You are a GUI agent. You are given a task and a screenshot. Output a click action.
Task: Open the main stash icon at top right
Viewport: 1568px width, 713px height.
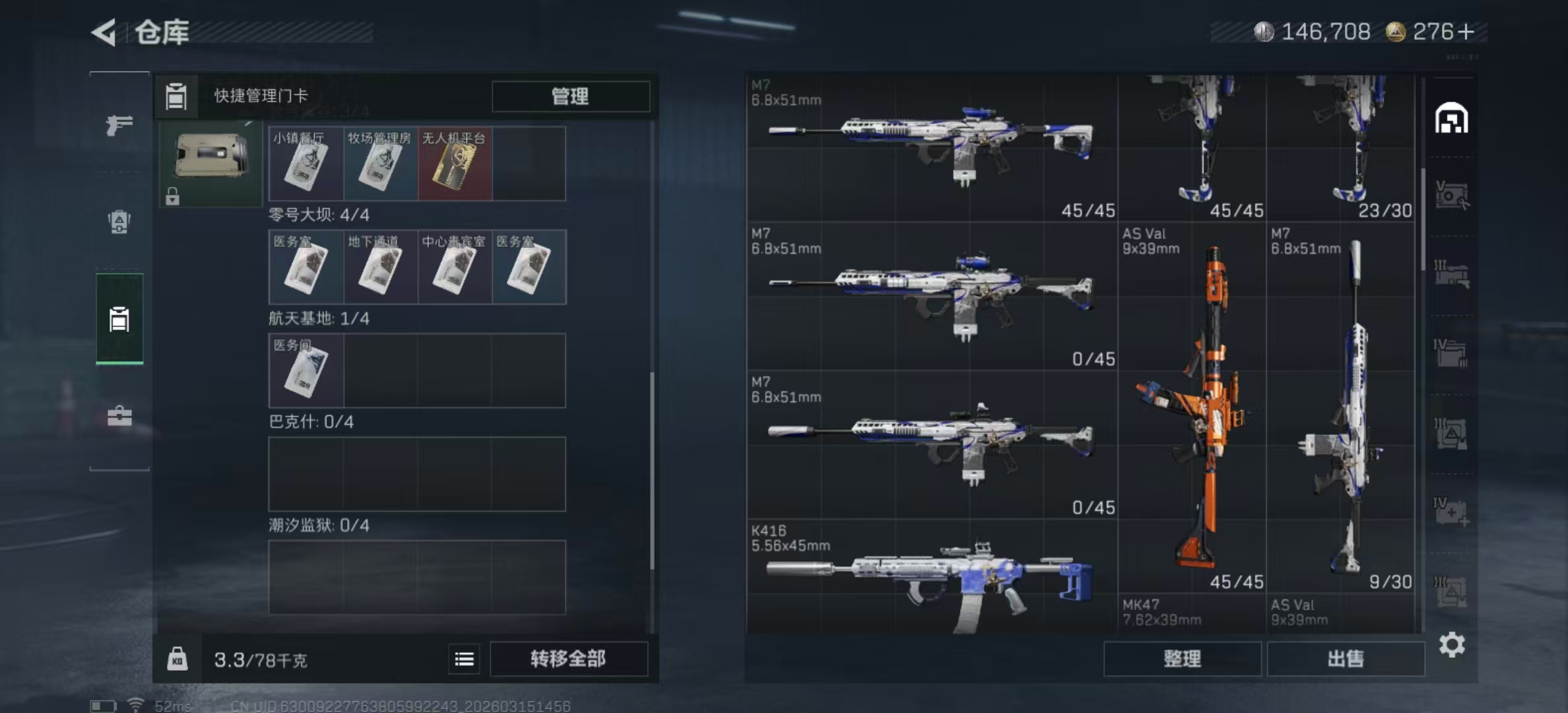[x=1451, y=119]
